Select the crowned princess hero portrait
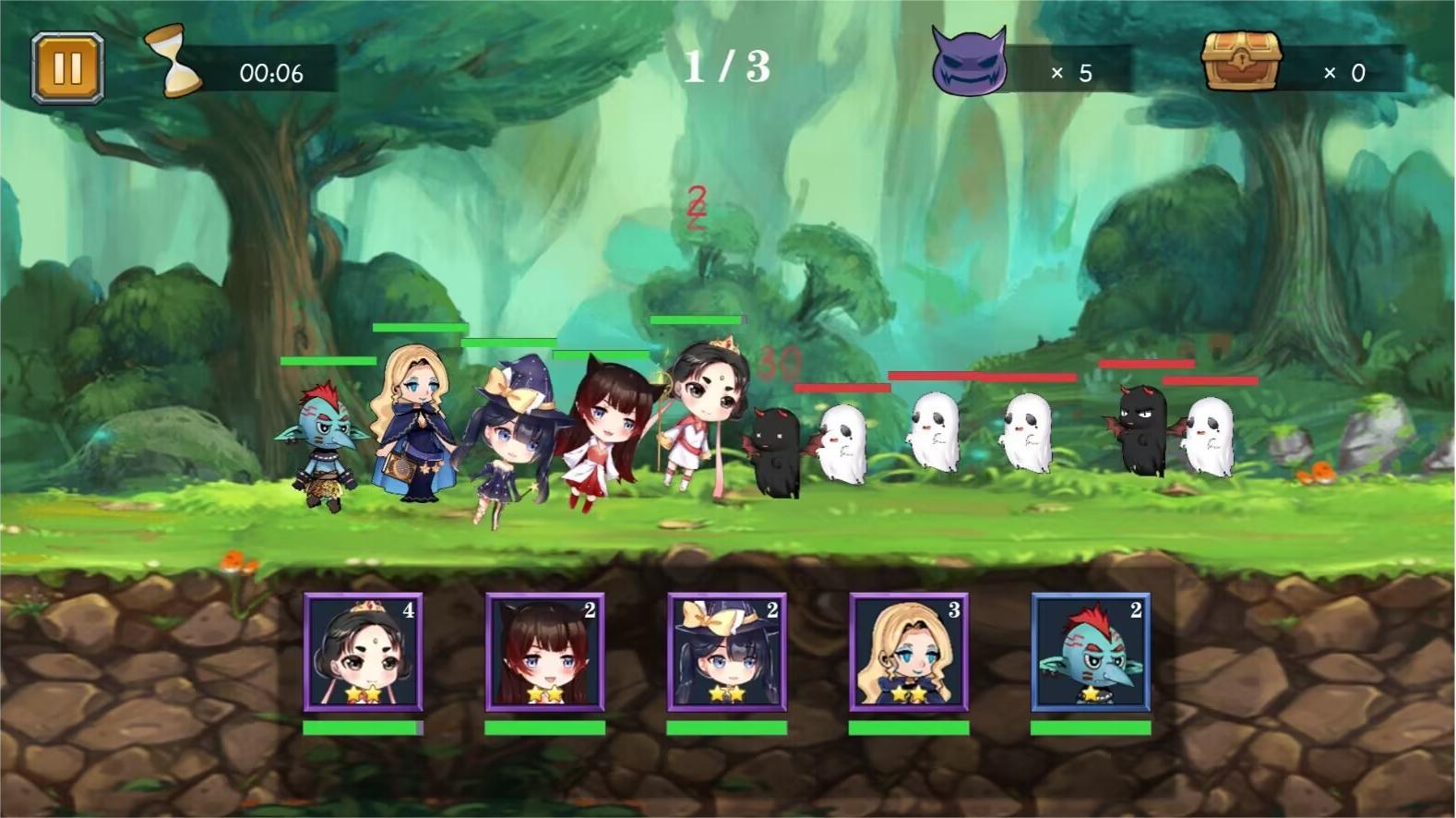The height and width of the screenshot is (818, 1456). pyautogui.click(x=363, y=652)
